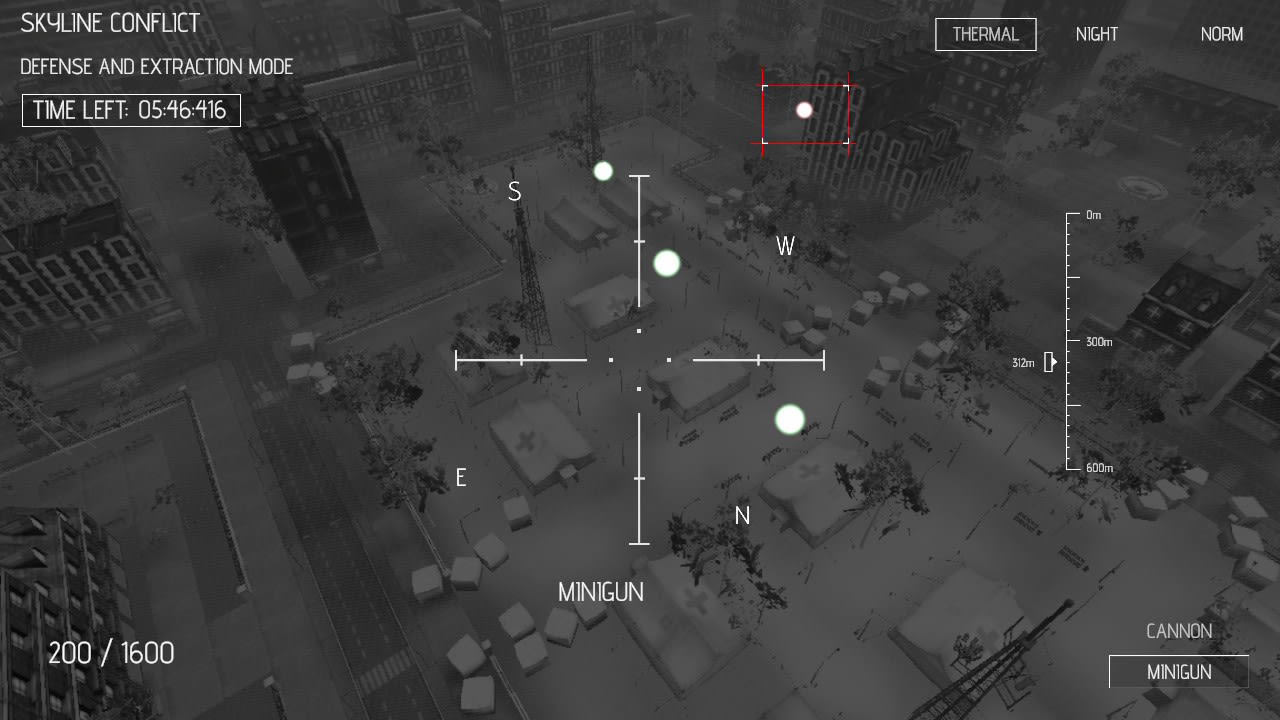Screen dimensions: 1280x720
Task: Click the medical cross on the left hospital tent
Action: point(524,437)
